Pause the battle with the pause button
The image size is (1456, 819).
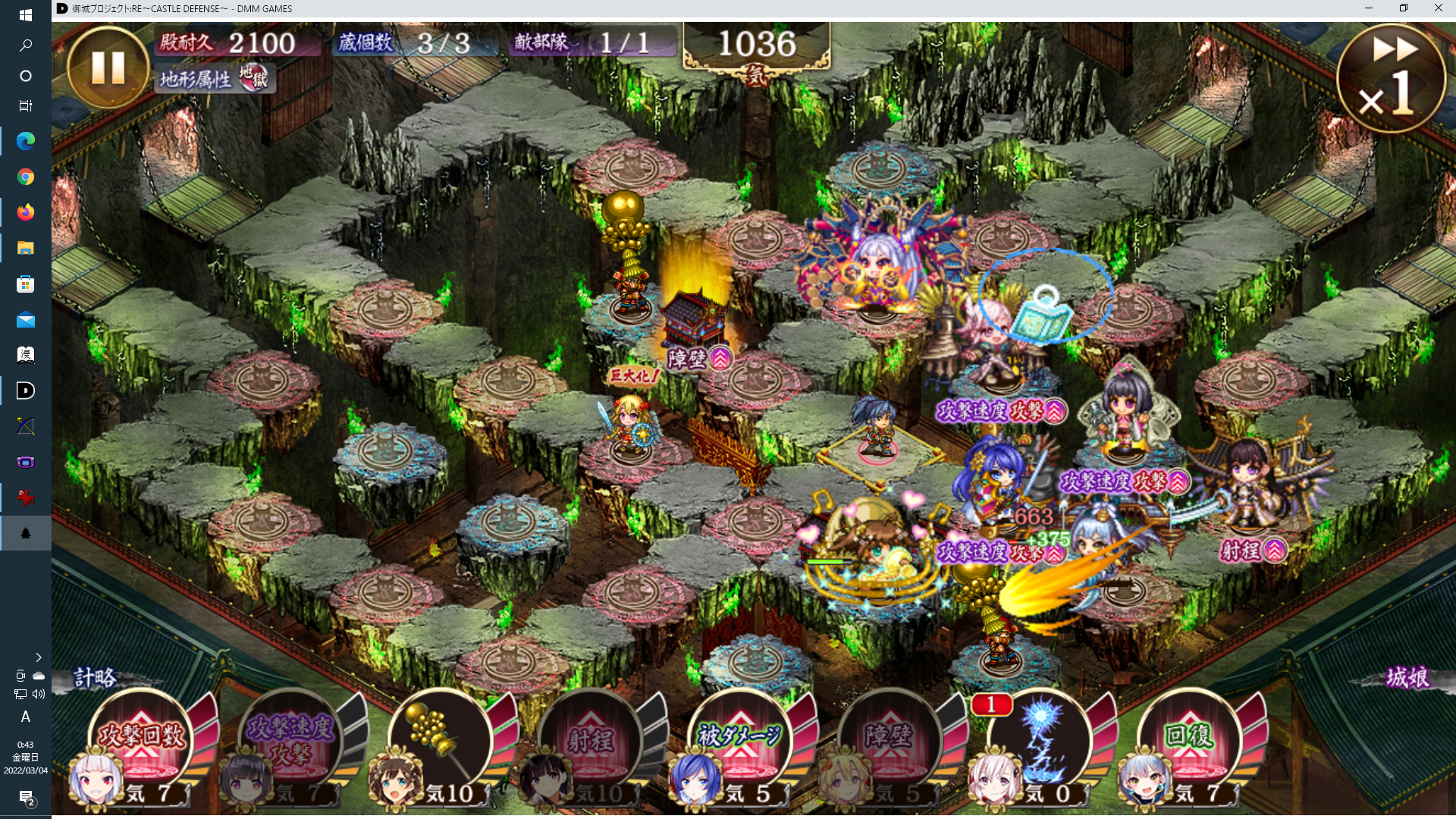click(108, 67)
